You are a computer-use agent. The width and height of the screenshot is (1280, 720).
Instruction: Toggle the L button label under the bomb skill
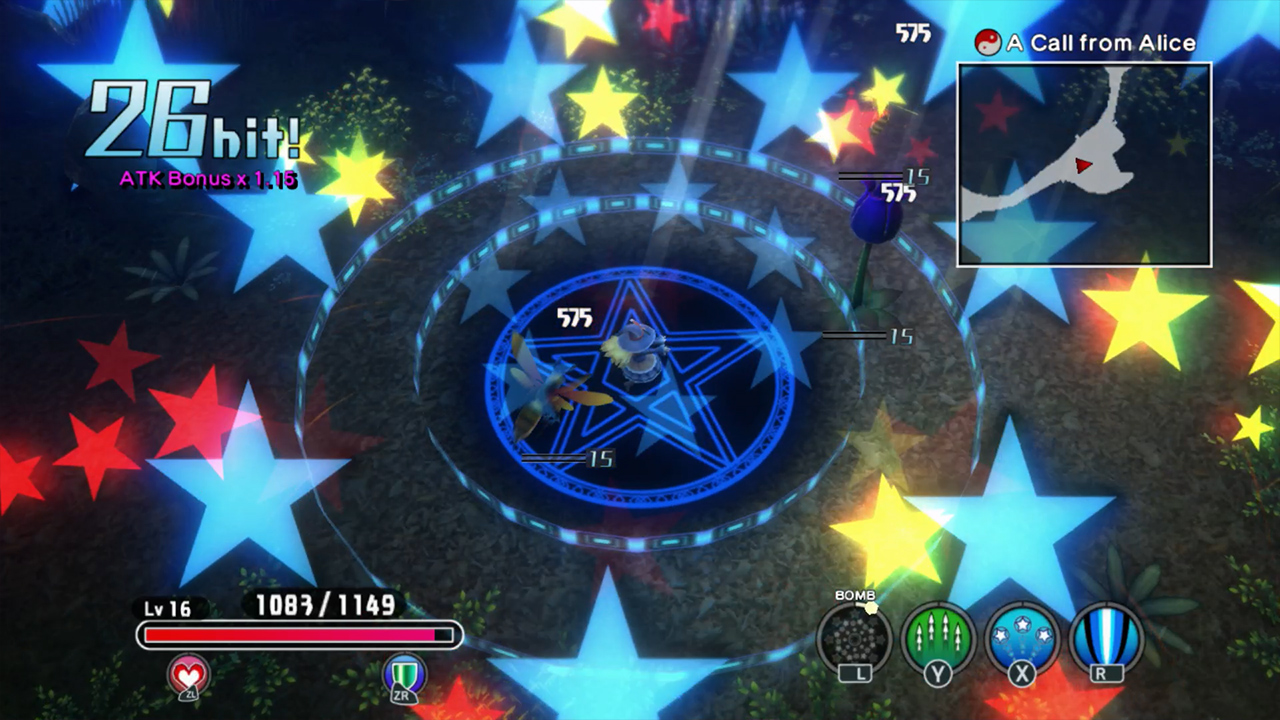coord(855,672)
